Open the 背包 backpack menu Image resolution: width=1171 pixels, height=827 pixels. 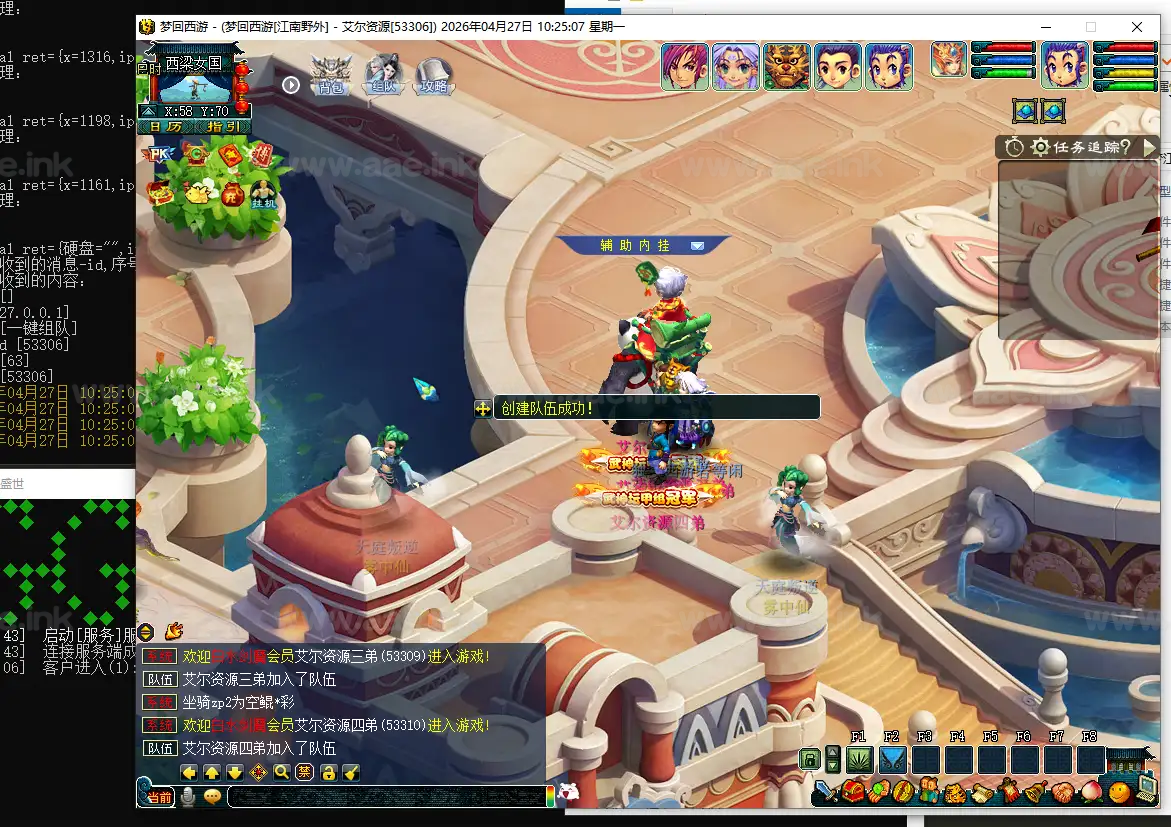(x=328, y=76)
